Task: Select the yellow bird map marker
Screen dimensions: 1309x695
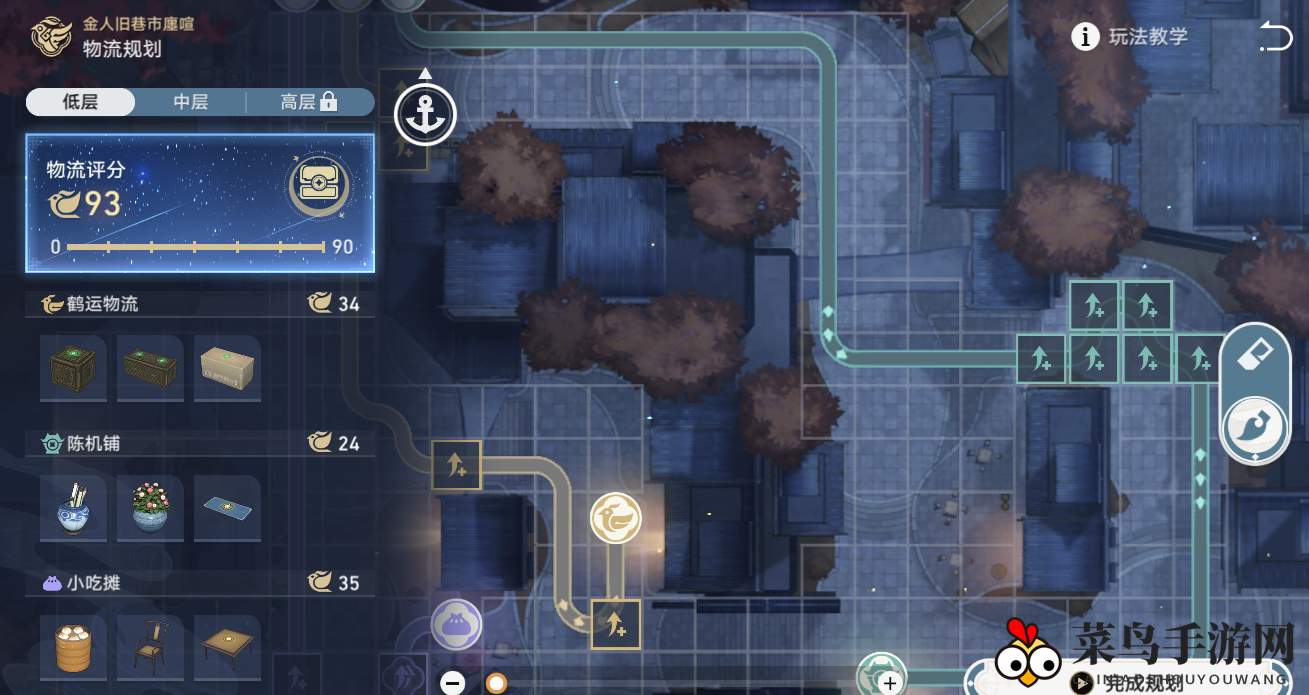Action: click(x=615, y=518)
